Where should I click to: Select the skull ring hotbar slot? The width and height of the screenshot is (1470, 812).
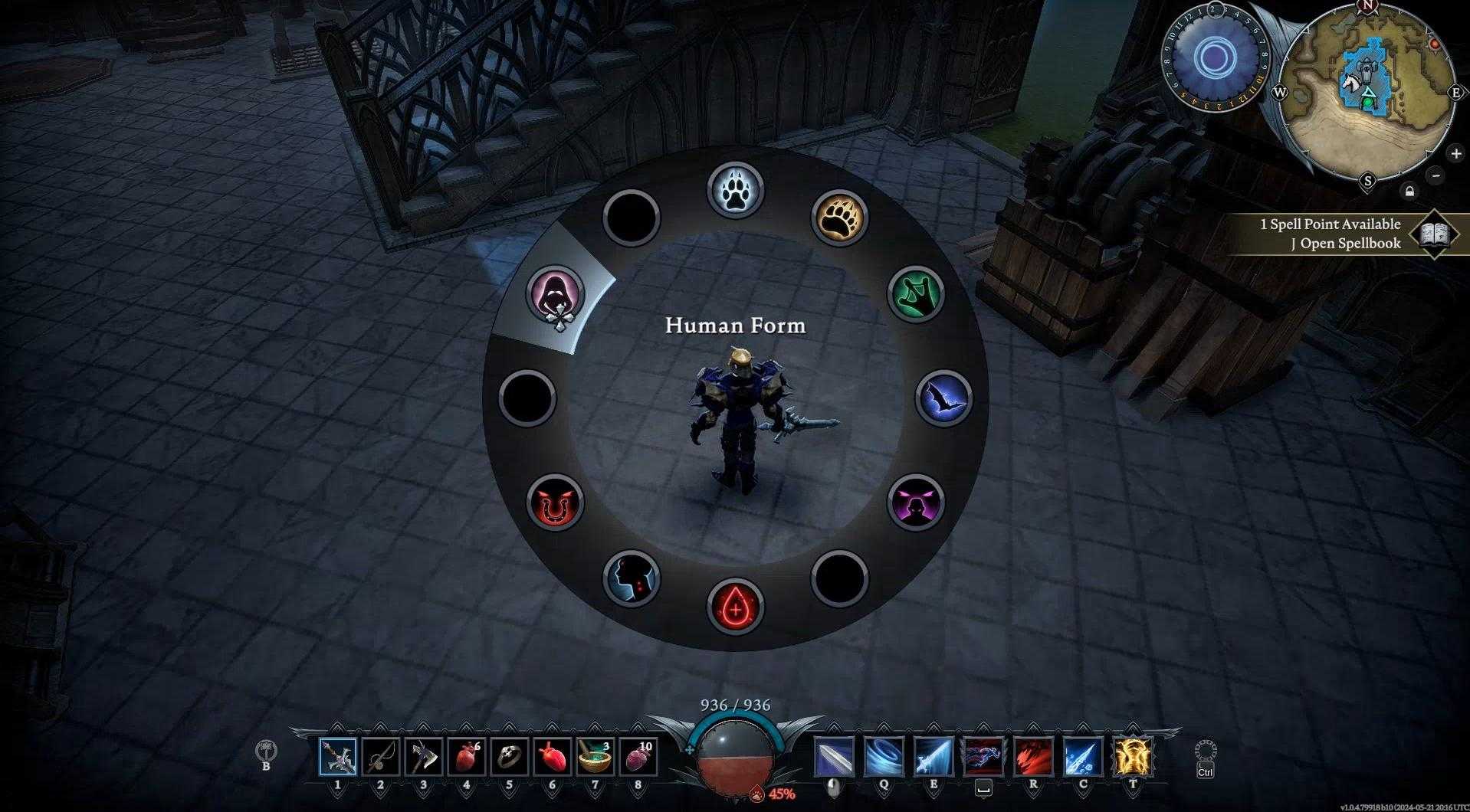[510, 758]
